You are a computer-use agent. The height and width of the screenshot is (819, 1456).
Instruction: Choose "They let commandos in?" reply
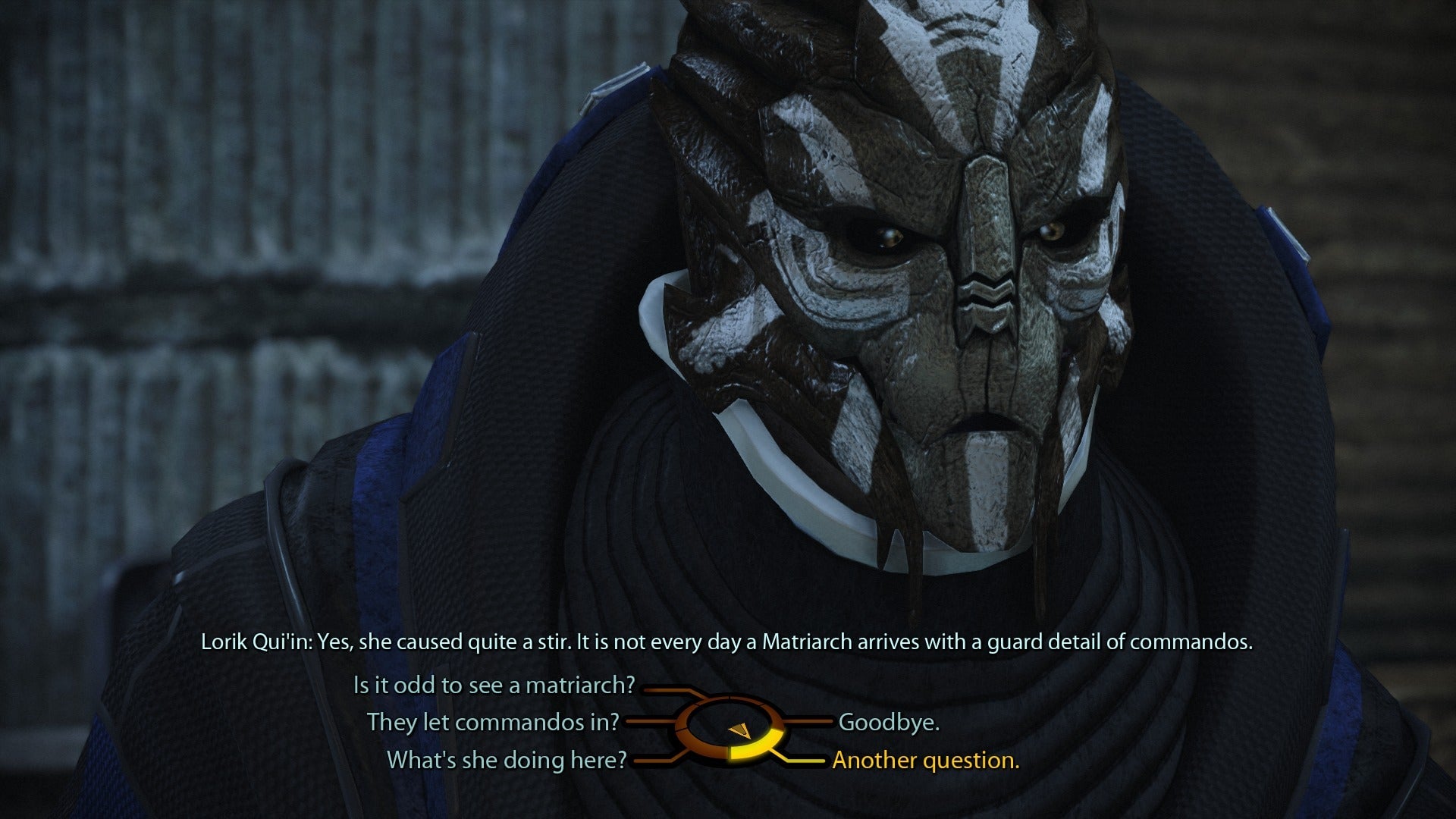pos(493,722)
